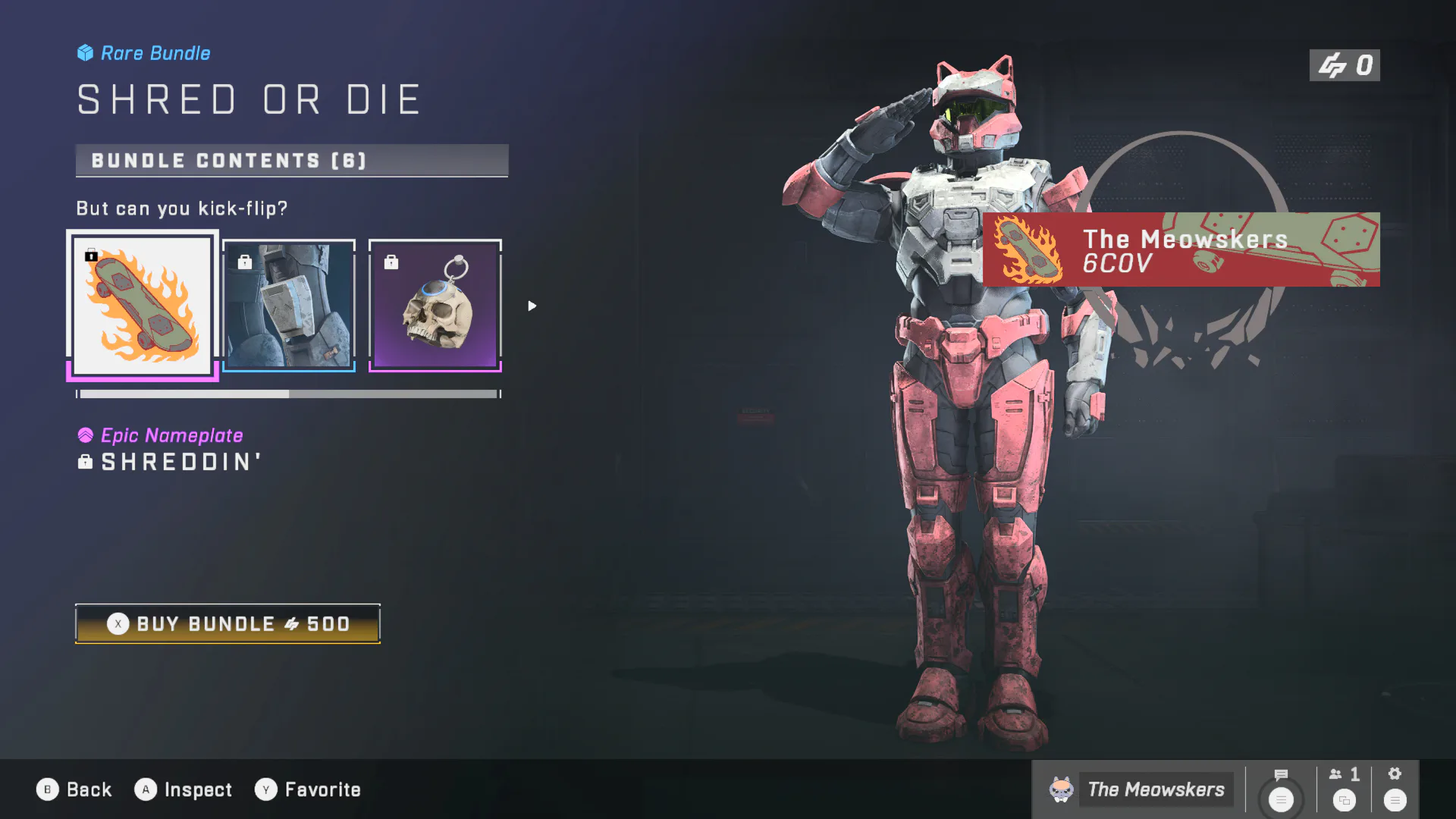Select the flaming skateboard nameplate thumbnail
This screenshot has height=819, width=1456.
143,306
